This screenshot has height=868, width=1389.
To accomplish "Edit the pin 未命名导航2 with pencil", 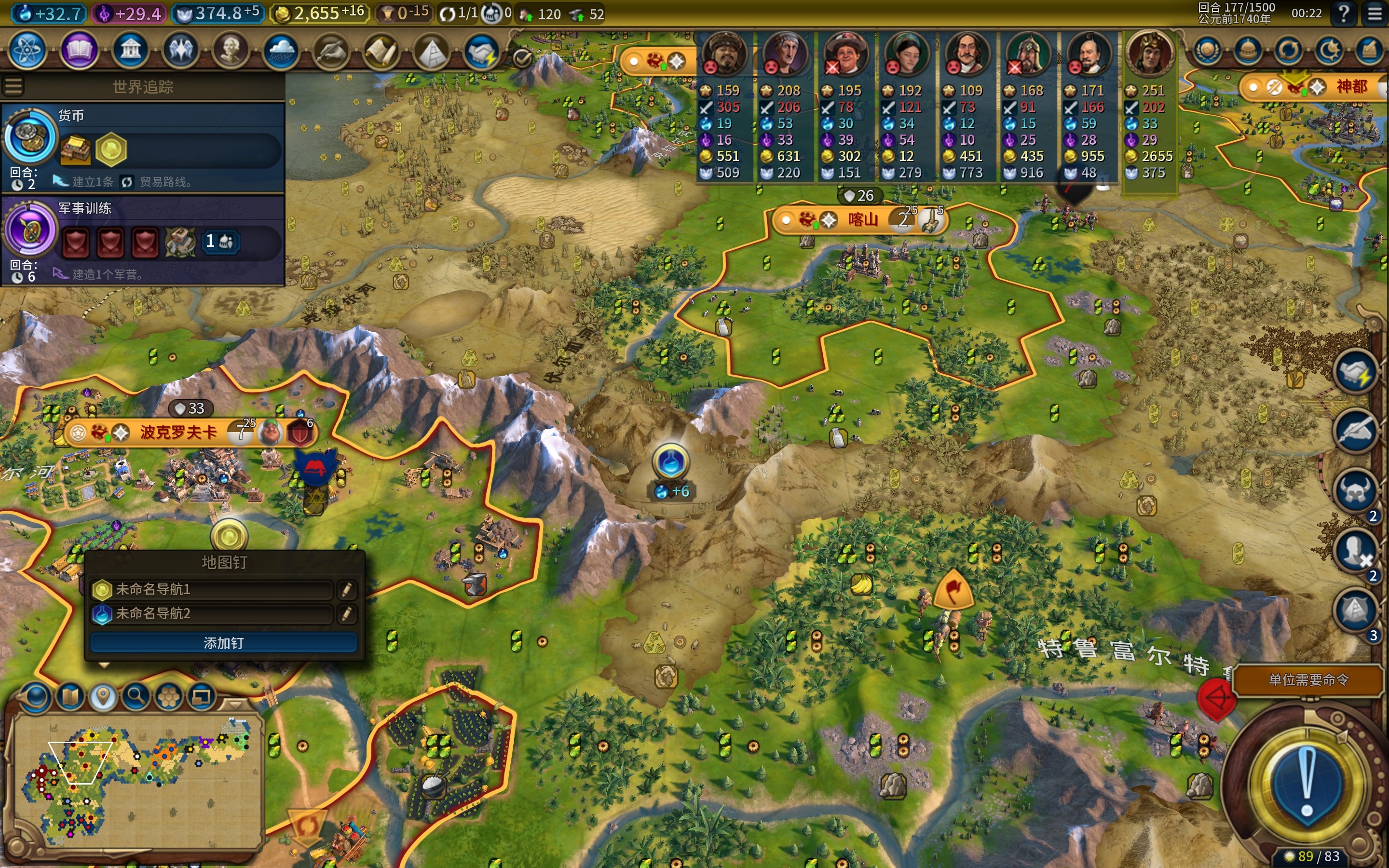I will (x=346, y=614).
